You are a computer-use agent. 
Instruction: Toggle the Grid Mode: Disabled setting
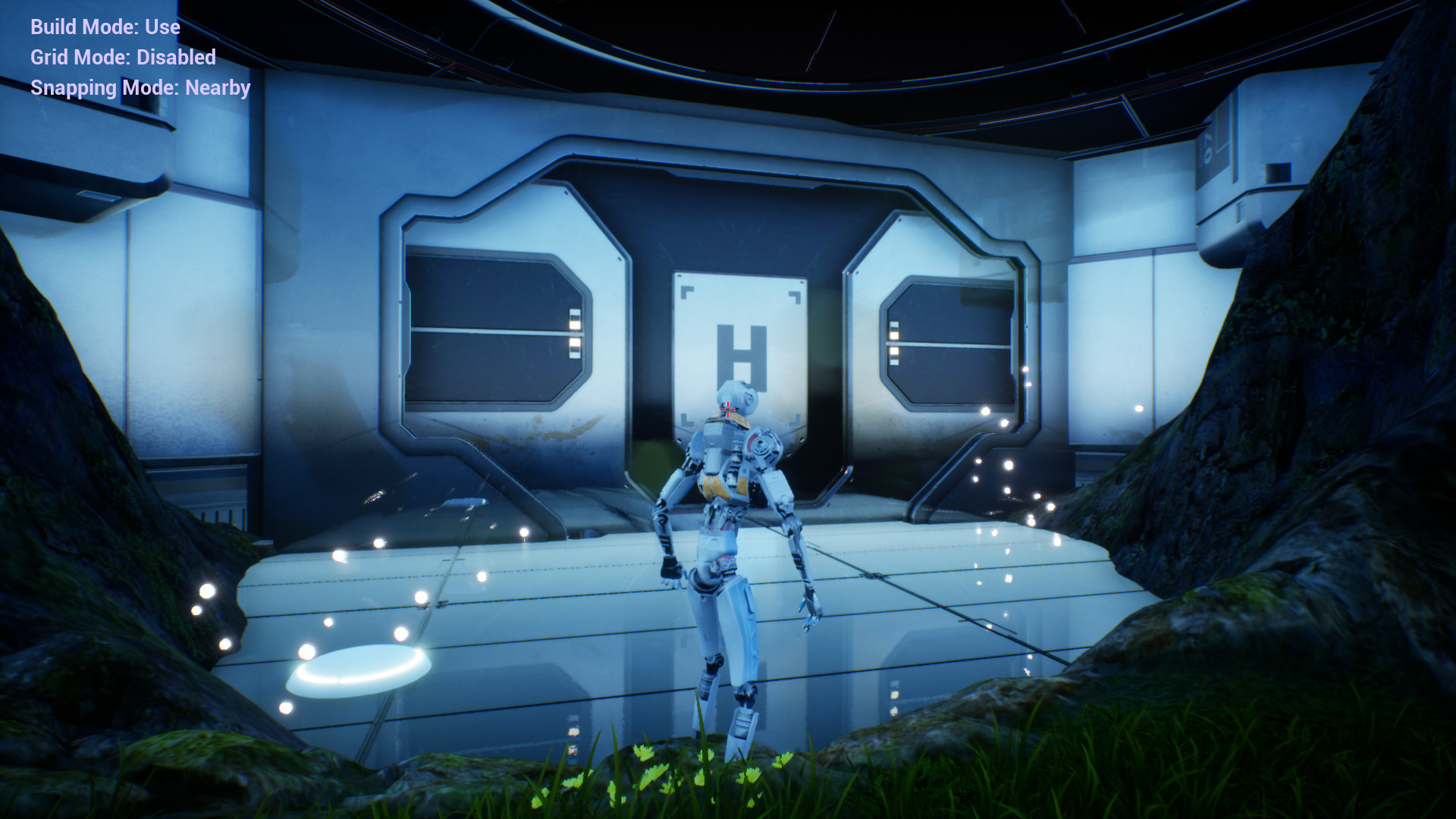coord(121,58)
